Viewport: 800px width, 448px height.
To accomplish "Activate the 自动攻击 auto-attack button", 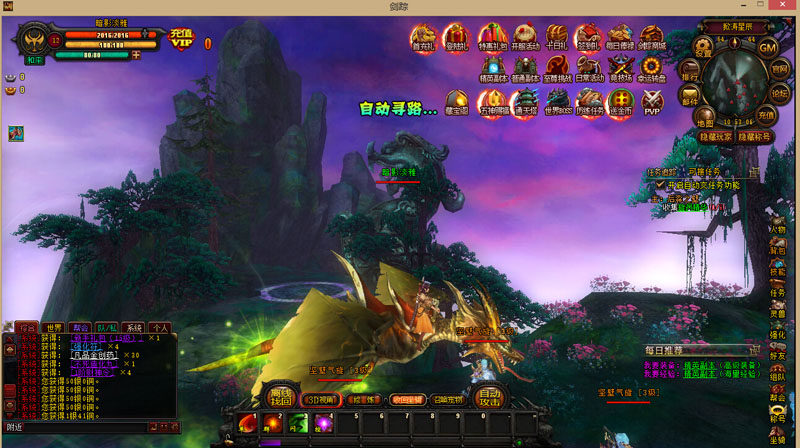I will pyautogui.click(x=489, y=397).
